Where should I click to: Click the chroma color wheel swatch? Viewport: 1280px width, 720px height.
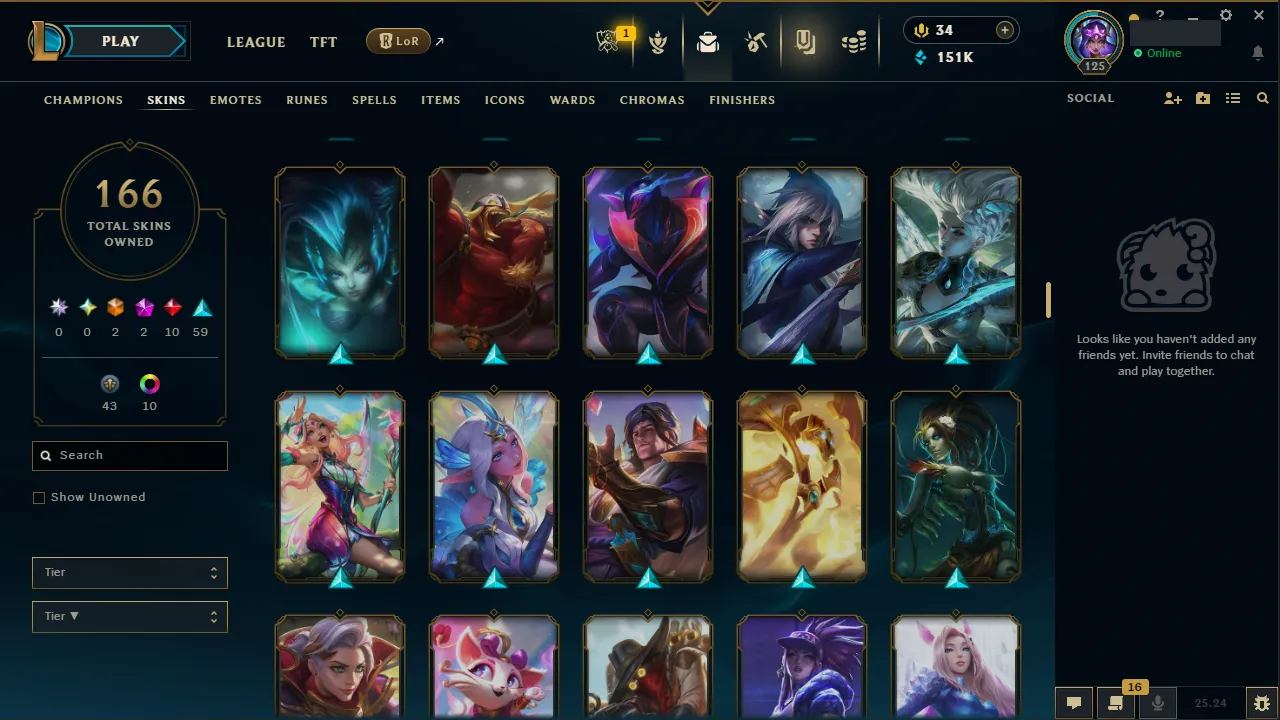(149, 384)
